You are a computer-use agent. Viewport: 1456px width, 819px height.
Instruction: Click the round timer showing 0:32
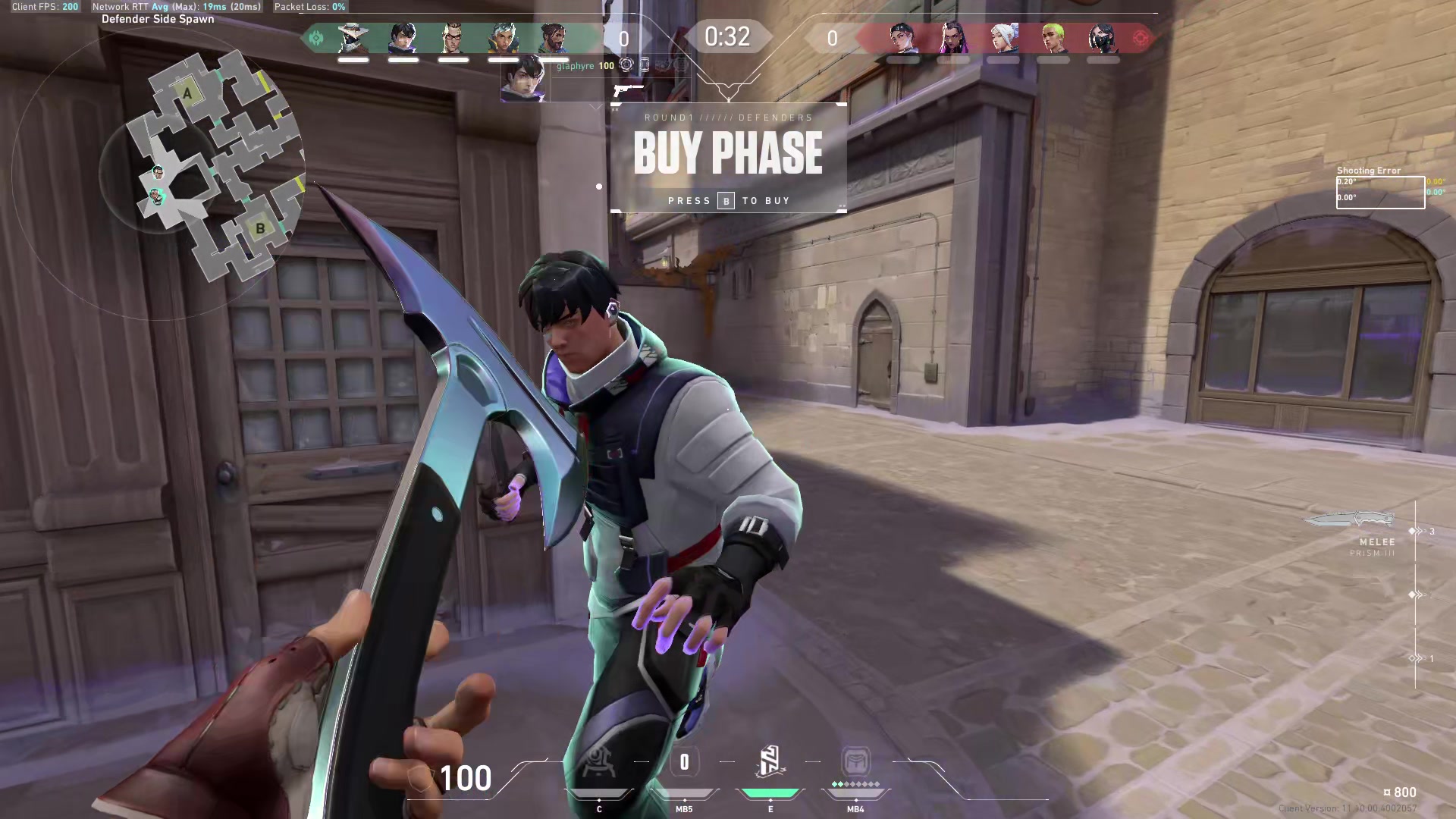coord(727,36)
